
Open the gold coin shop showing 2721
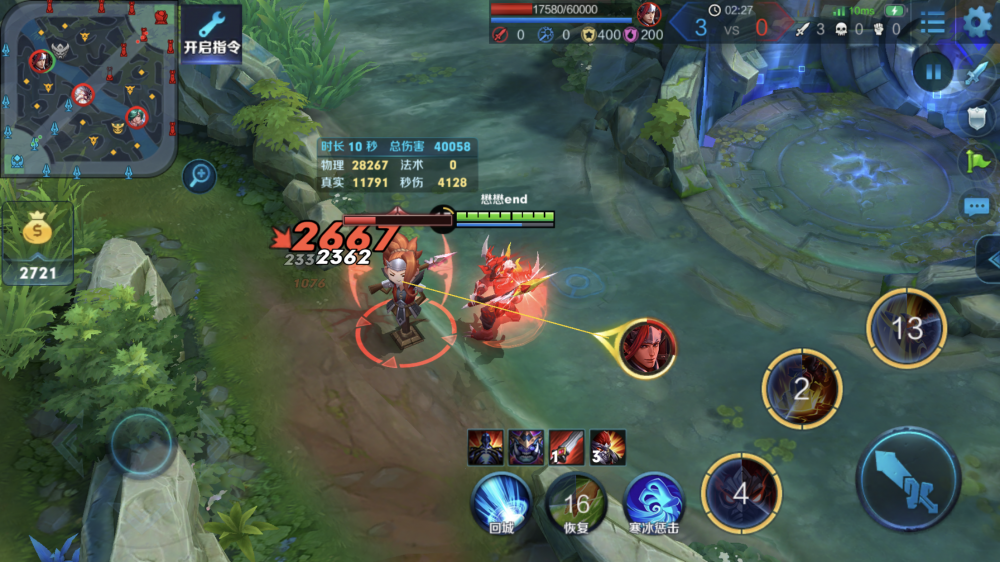pyautogui.click(x=37, y=244)
